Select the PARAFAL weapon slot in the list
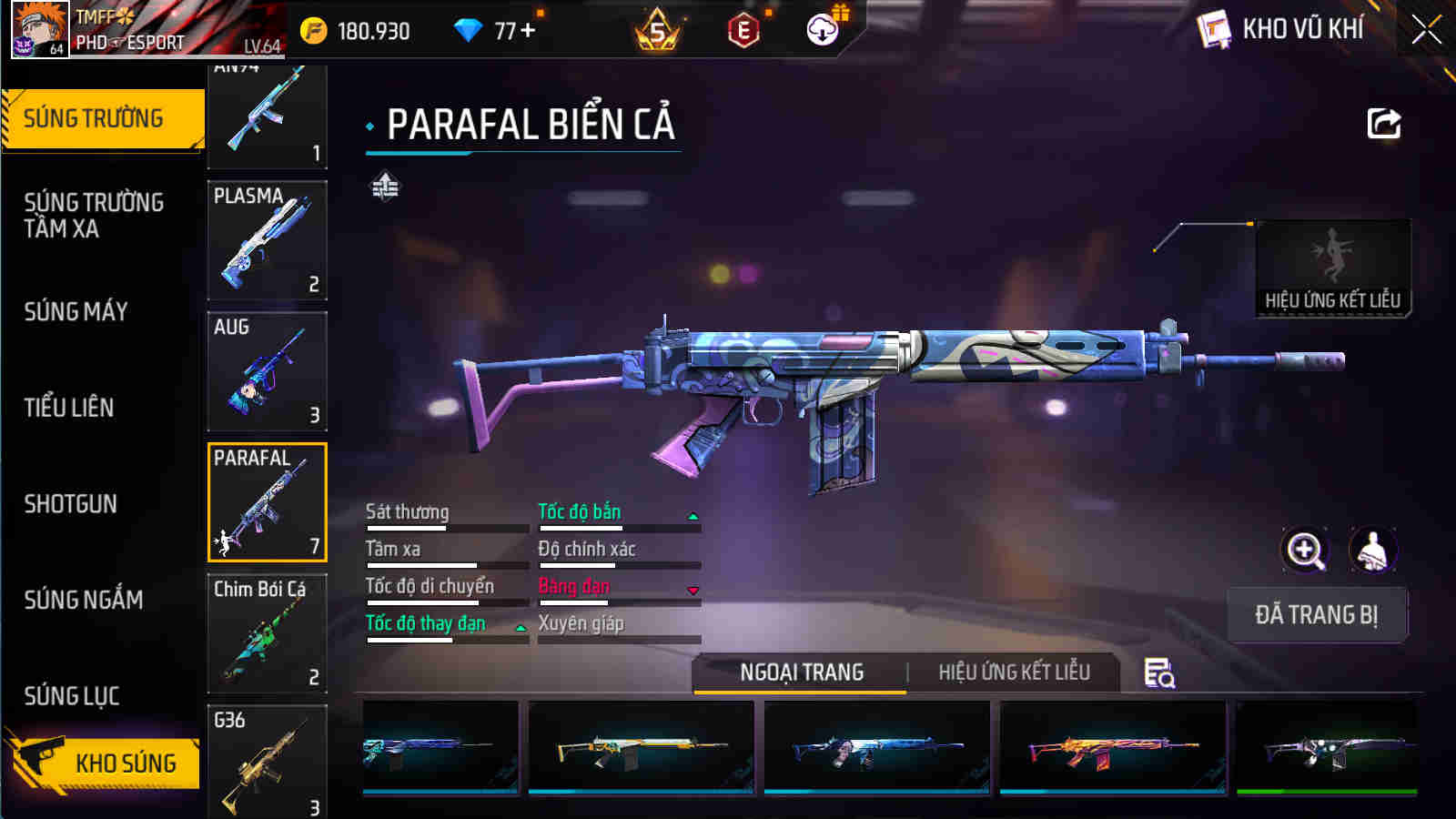Image resolution: width=1456 pixels, height=819 pixels. [267, 500]
